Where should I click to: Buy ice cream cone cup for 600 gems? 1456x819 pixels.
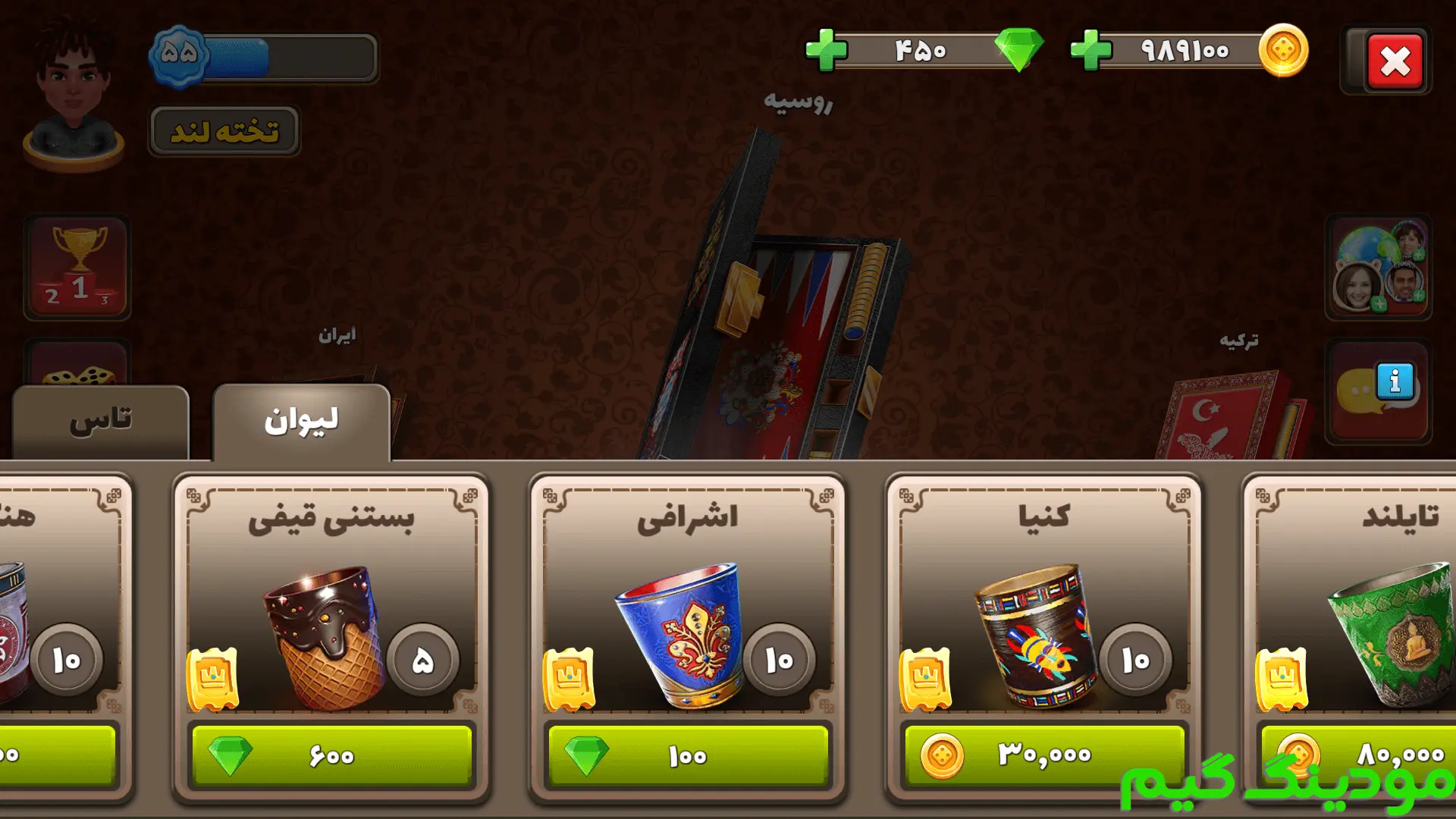[x=331, y=755]
